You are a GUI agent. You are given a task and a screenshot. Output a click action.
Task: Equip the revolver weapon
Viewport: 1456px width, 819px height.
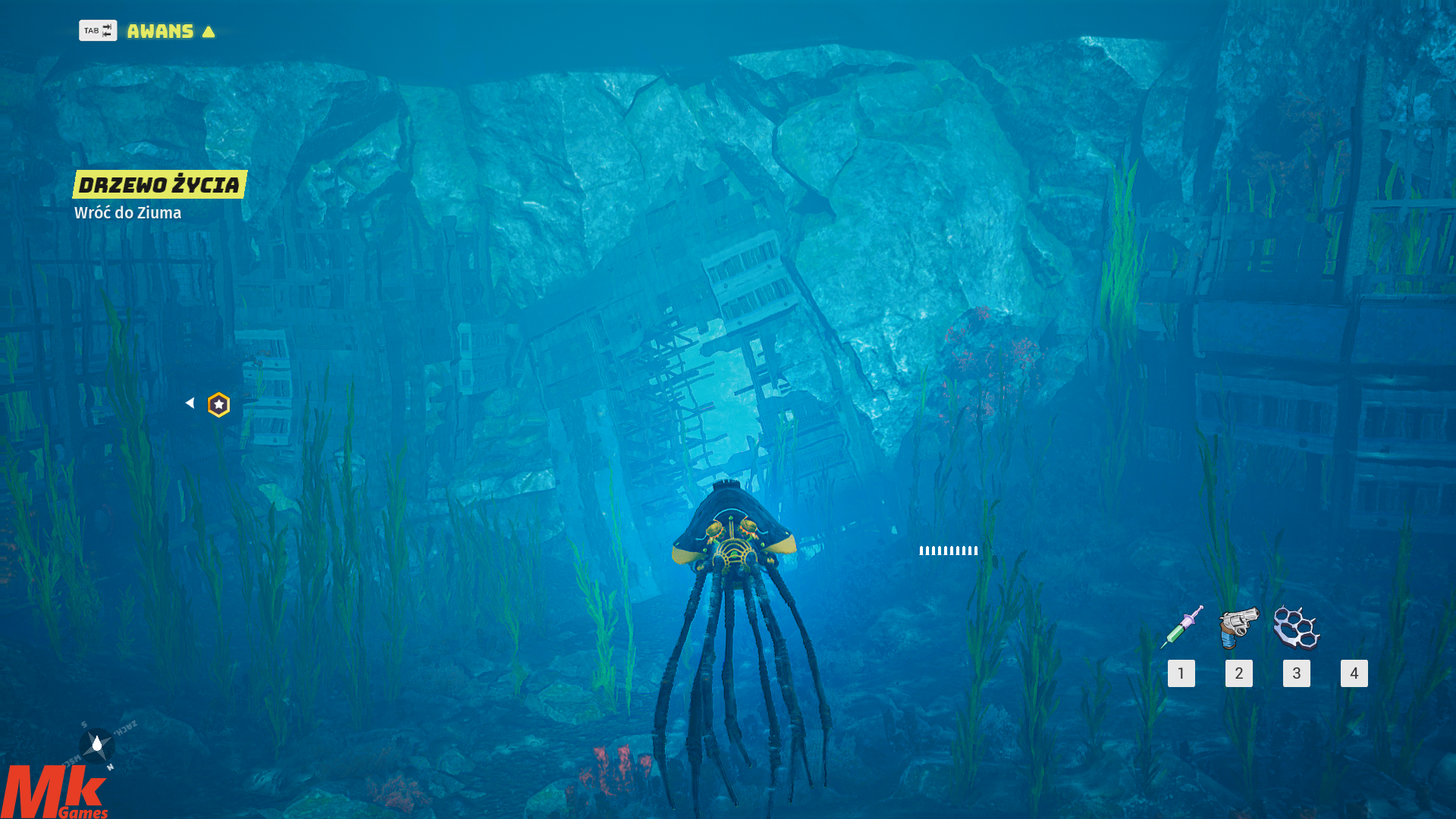[x=1238, y=627]
